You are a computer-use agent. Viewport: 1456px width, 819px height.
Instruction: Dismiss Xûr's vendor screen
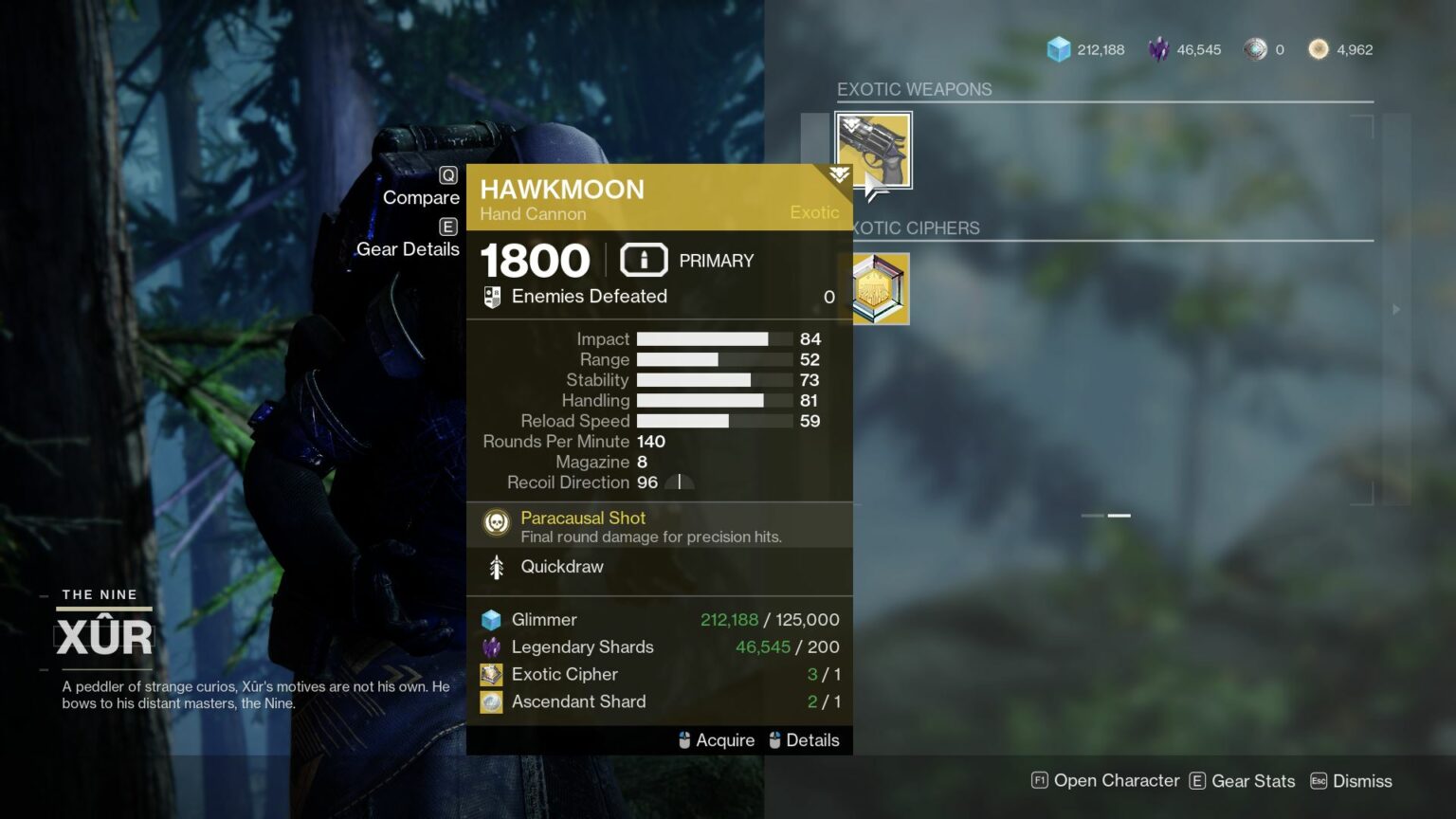[1361, 780]
